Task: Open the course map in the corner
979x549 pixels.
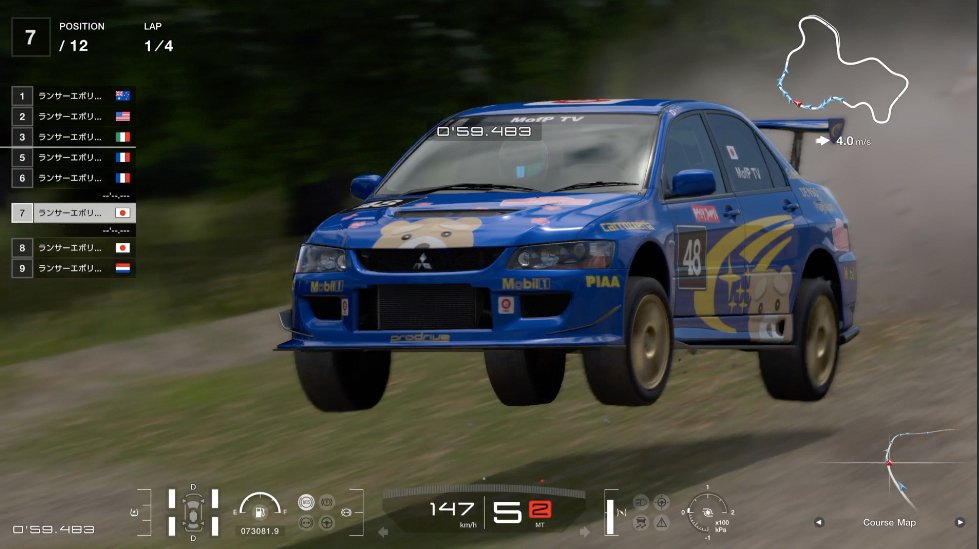Action: (x=889, y=470)
